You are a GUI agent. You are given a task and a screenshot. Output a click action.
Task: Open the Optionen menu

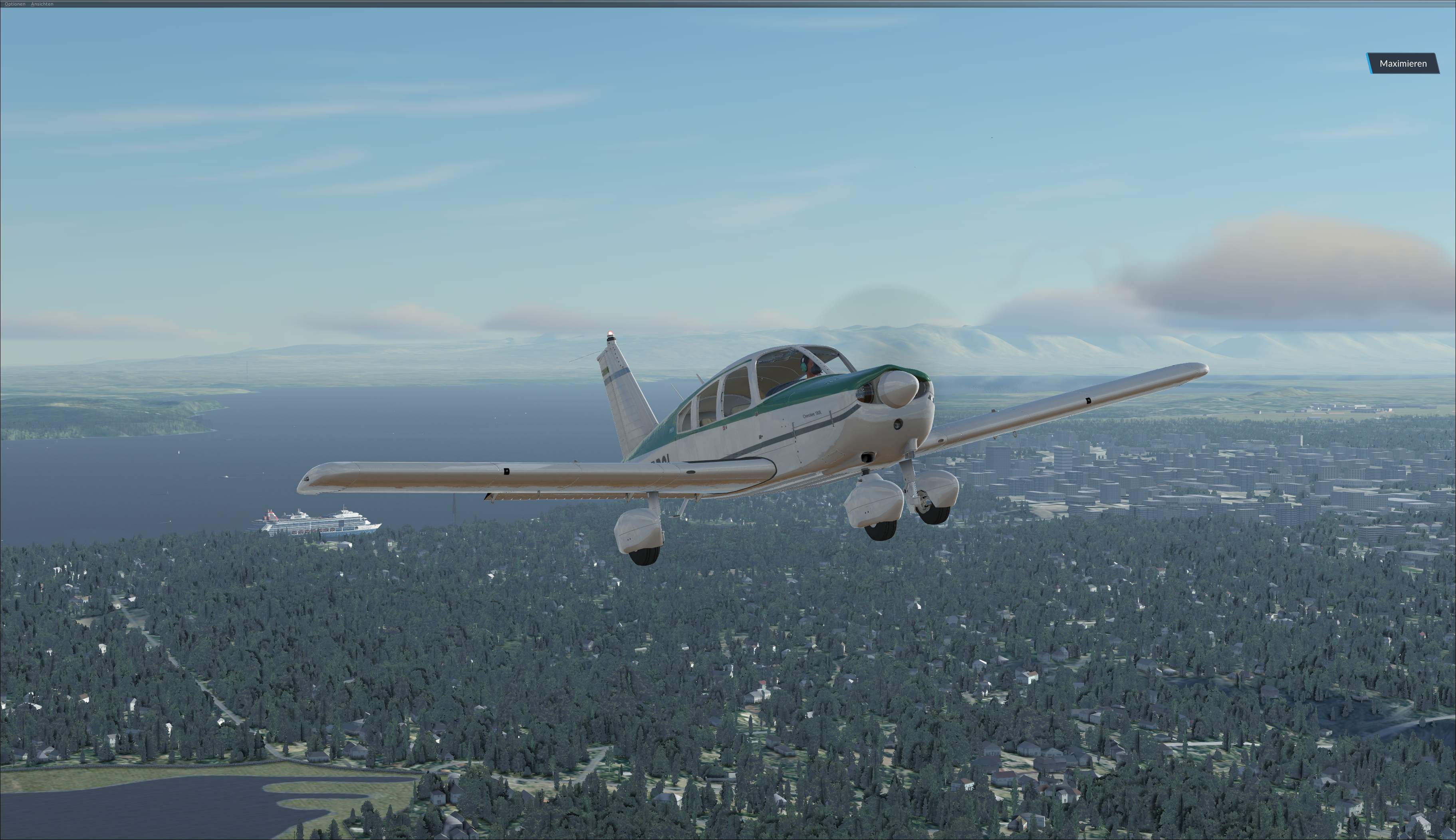(x=15, y=4)
